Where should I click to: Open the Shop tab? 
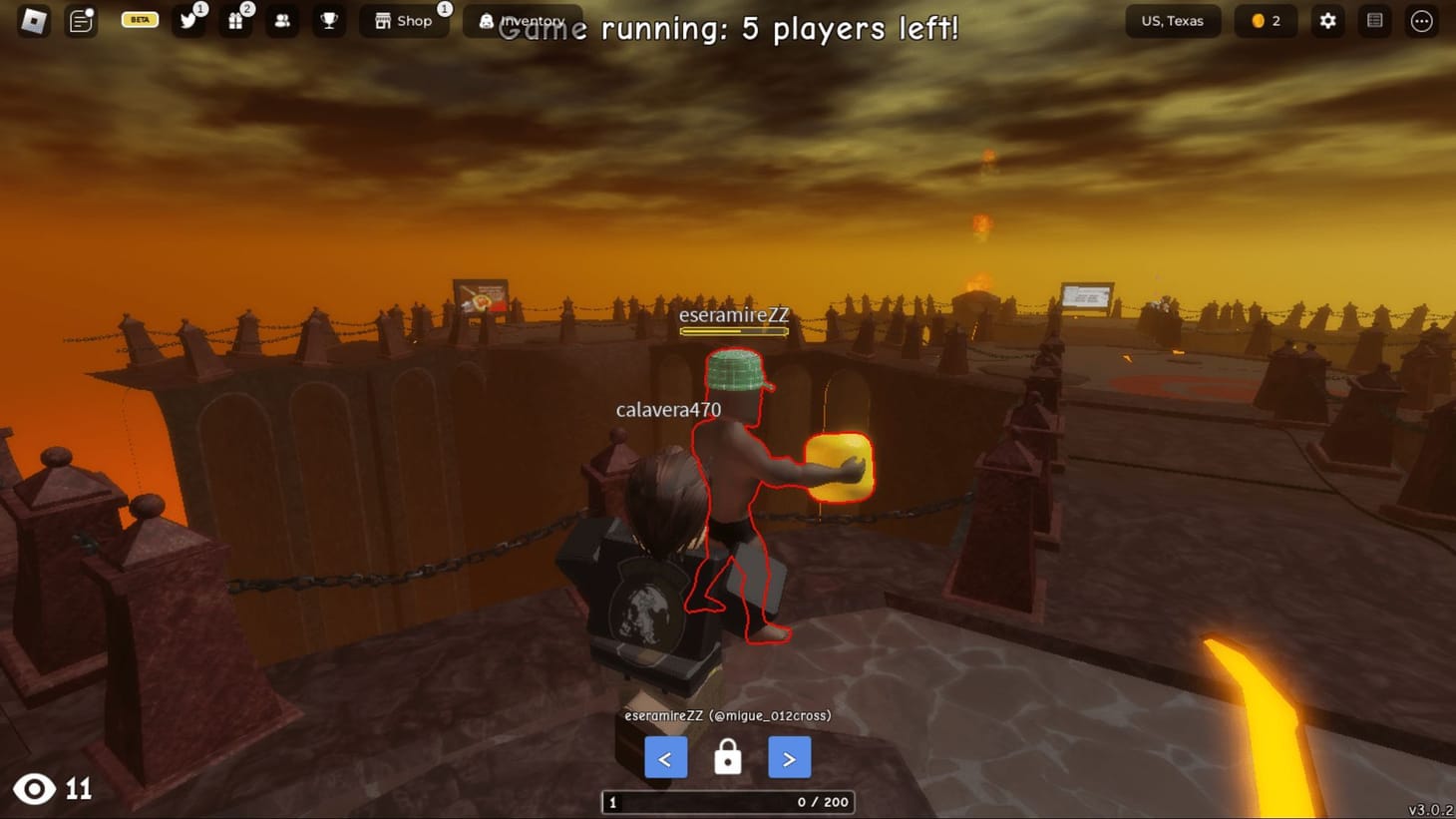click(403, 20)
